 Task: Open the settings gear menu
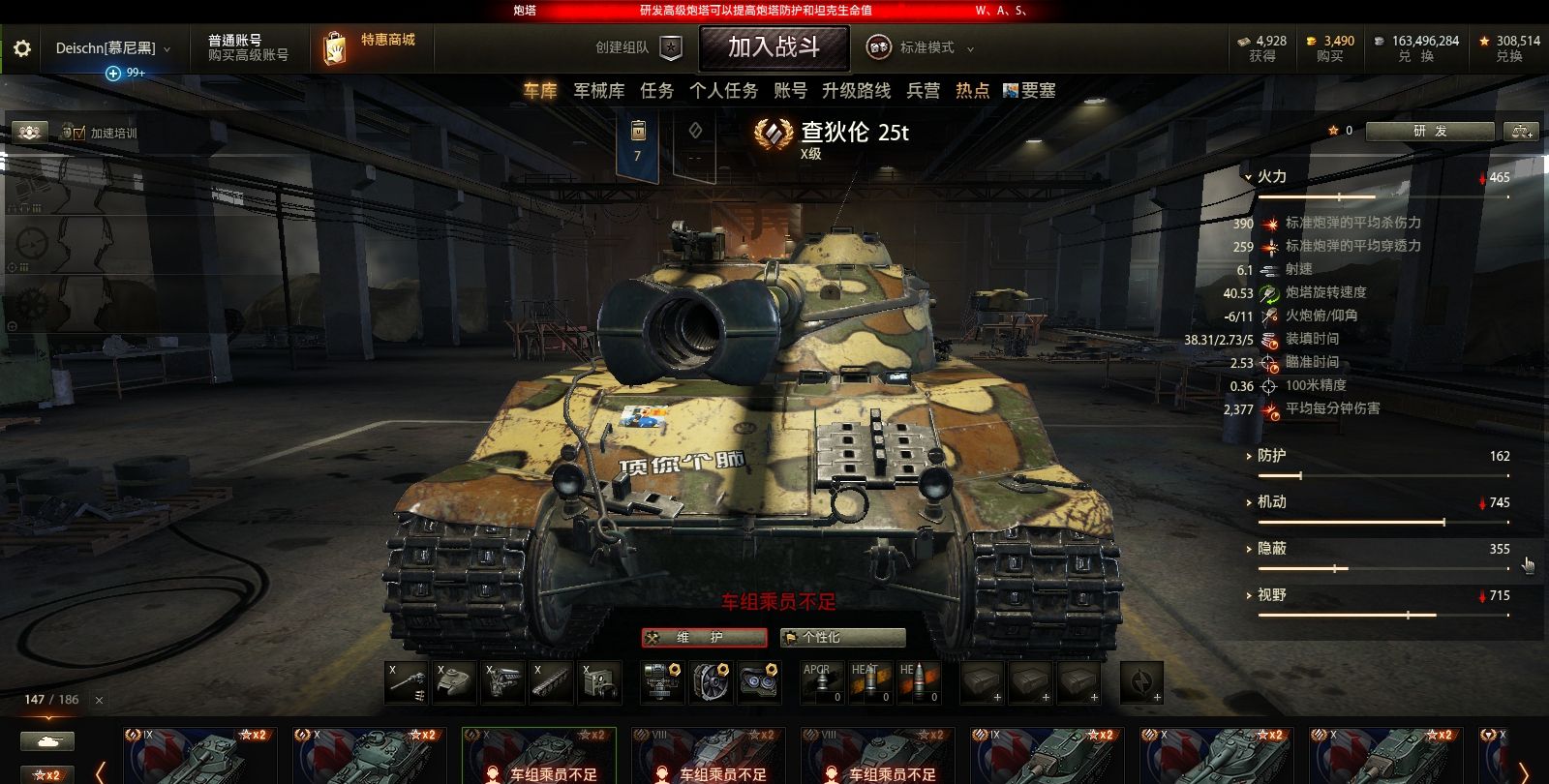pyautogui.click(x=21, y=49)
